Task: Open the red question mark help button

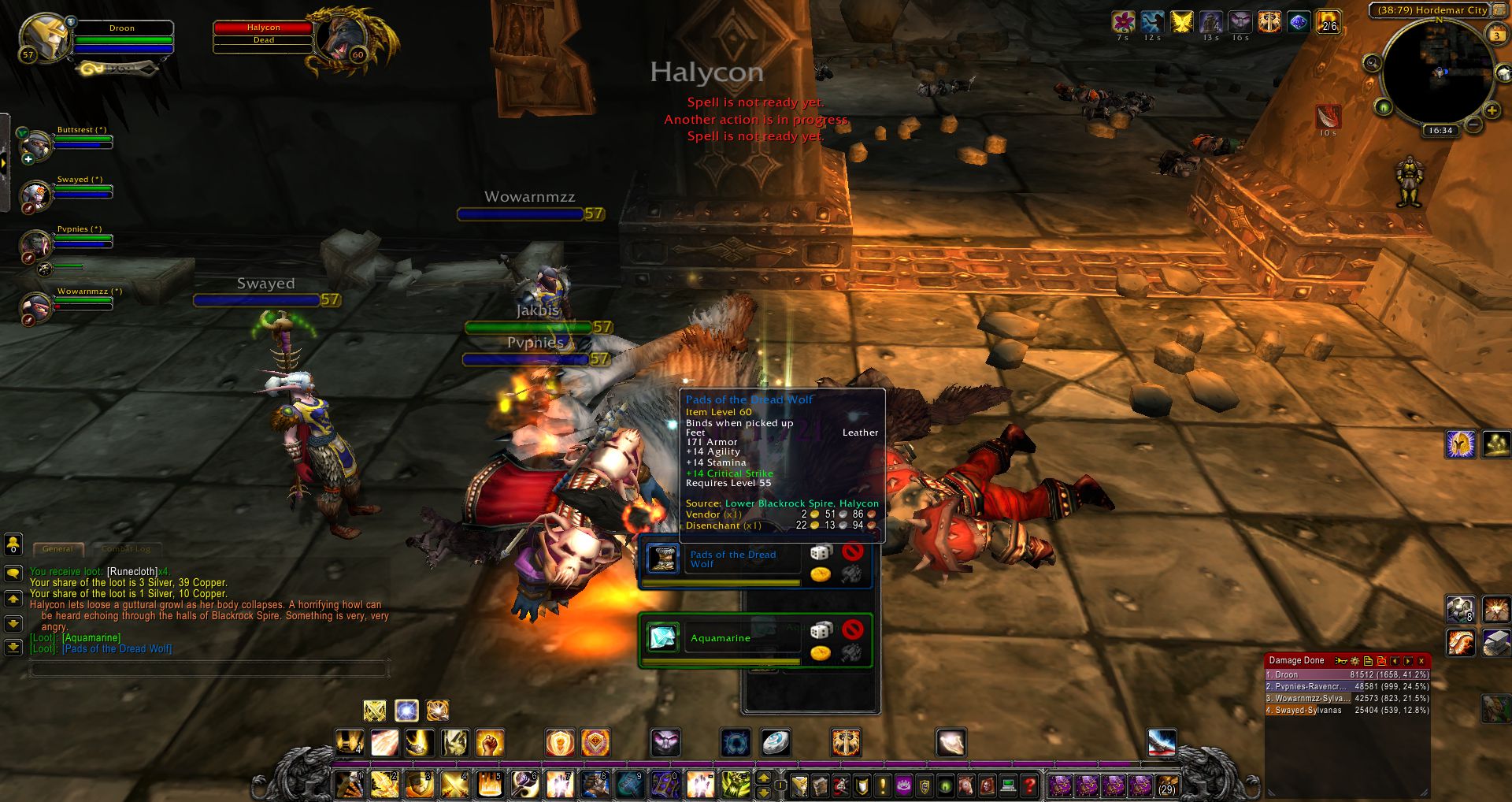Action: pos(1029,785)
